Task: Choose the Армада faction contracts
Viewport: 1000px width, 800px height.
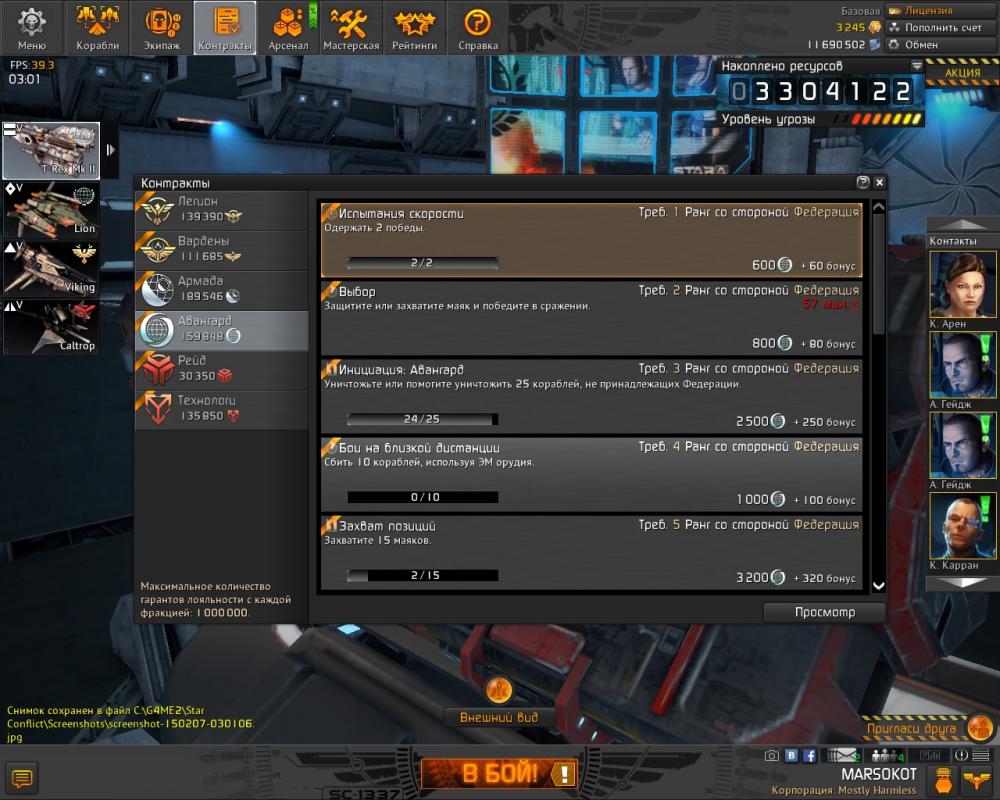Action: 221,289
